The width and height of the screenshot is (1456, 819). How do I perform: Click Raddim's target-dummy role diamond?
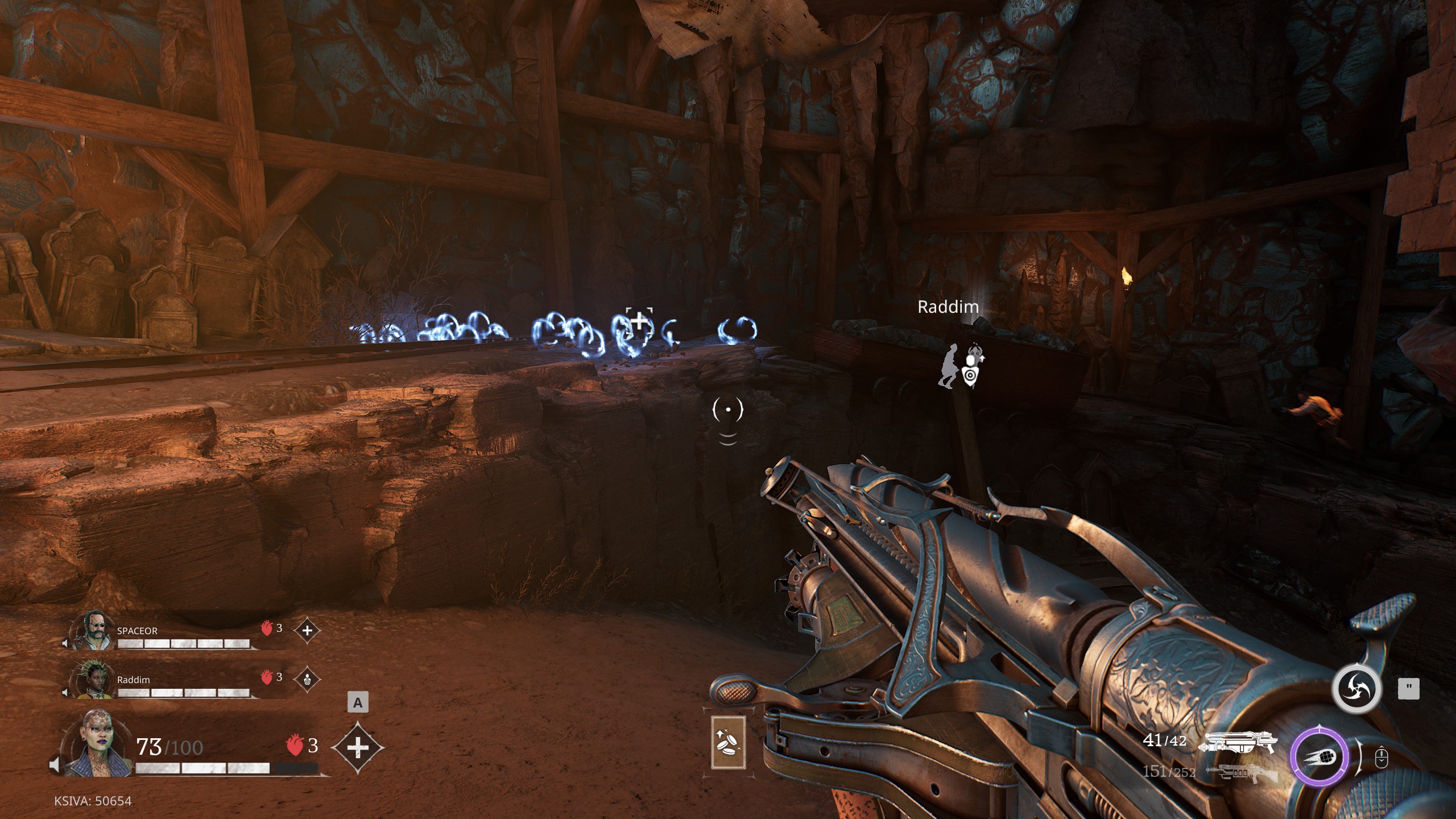(x=307, y=679)
